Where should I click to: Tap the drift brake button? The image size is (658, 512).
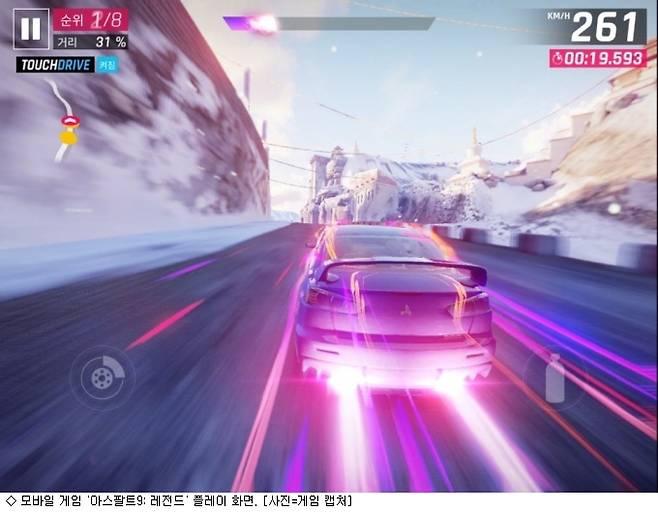pyautogui.click(x=103, y=376)
